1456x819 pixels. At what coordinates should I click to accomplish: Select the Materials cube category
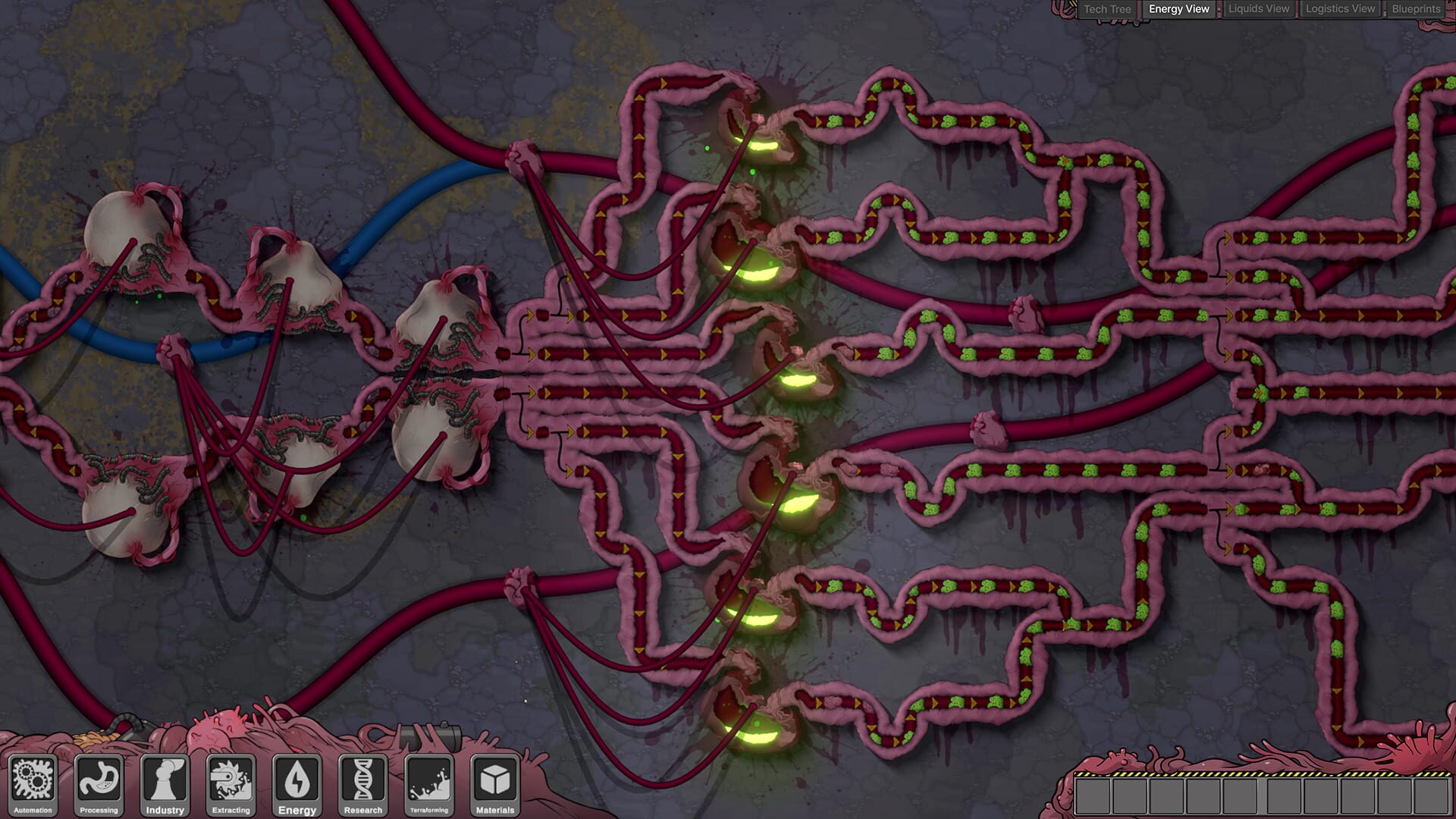tap(494, 785)
